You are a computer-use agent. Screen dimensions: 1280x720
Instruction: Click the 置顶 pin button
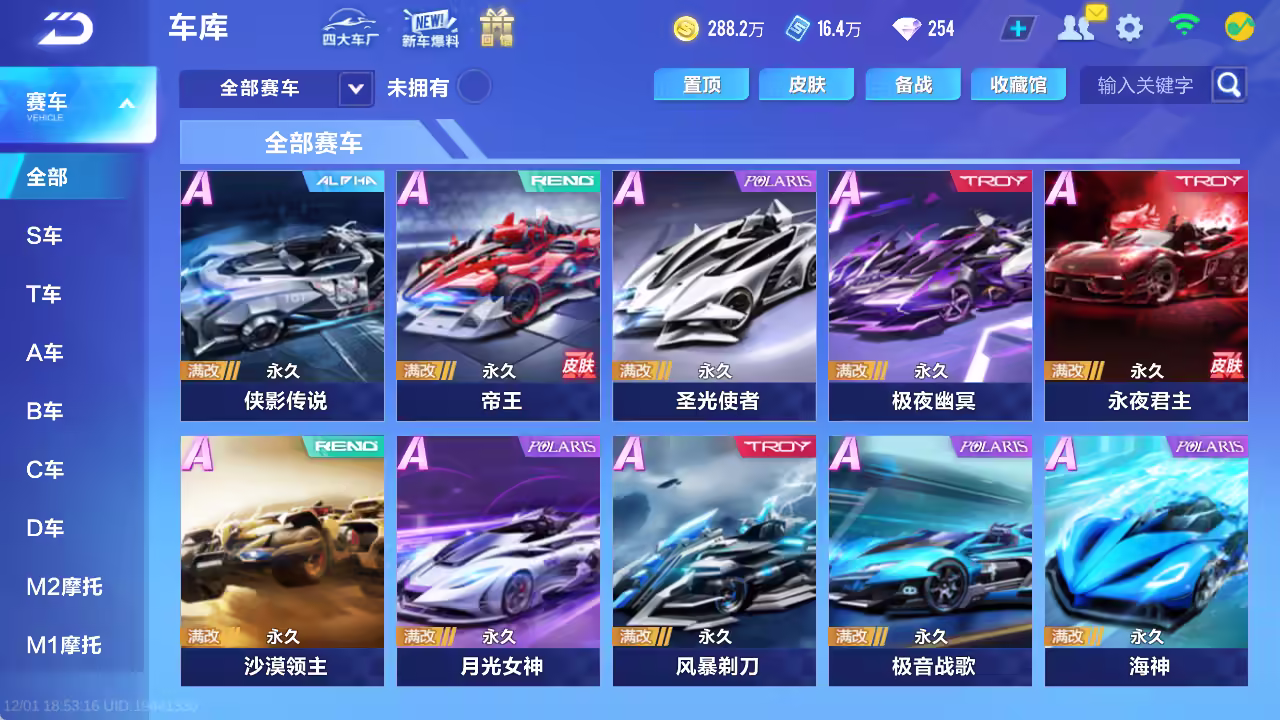pos(701,85)
